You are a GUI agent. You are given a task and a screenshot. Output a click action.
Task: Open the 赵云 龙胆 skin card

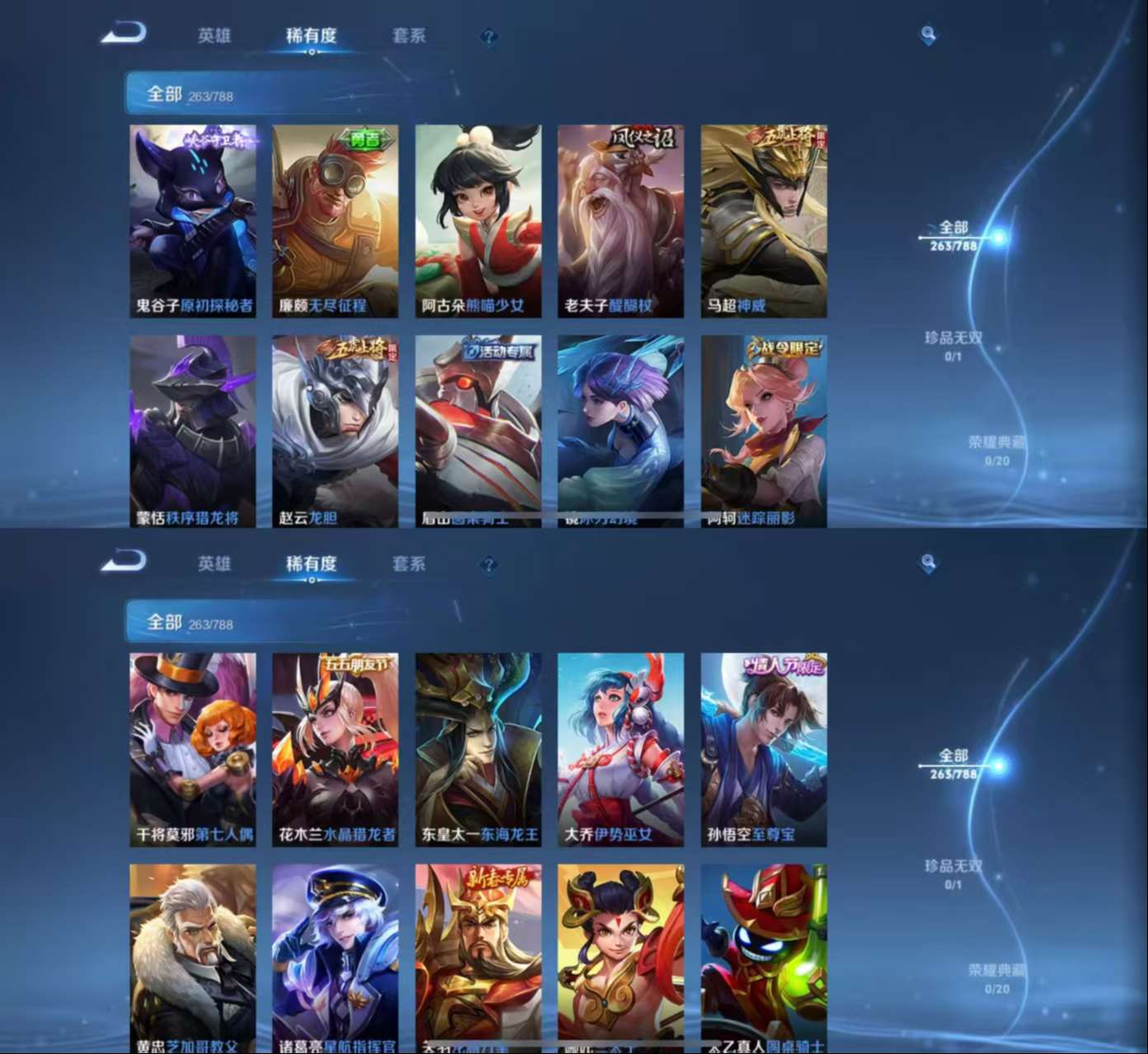tap(335, 430)
